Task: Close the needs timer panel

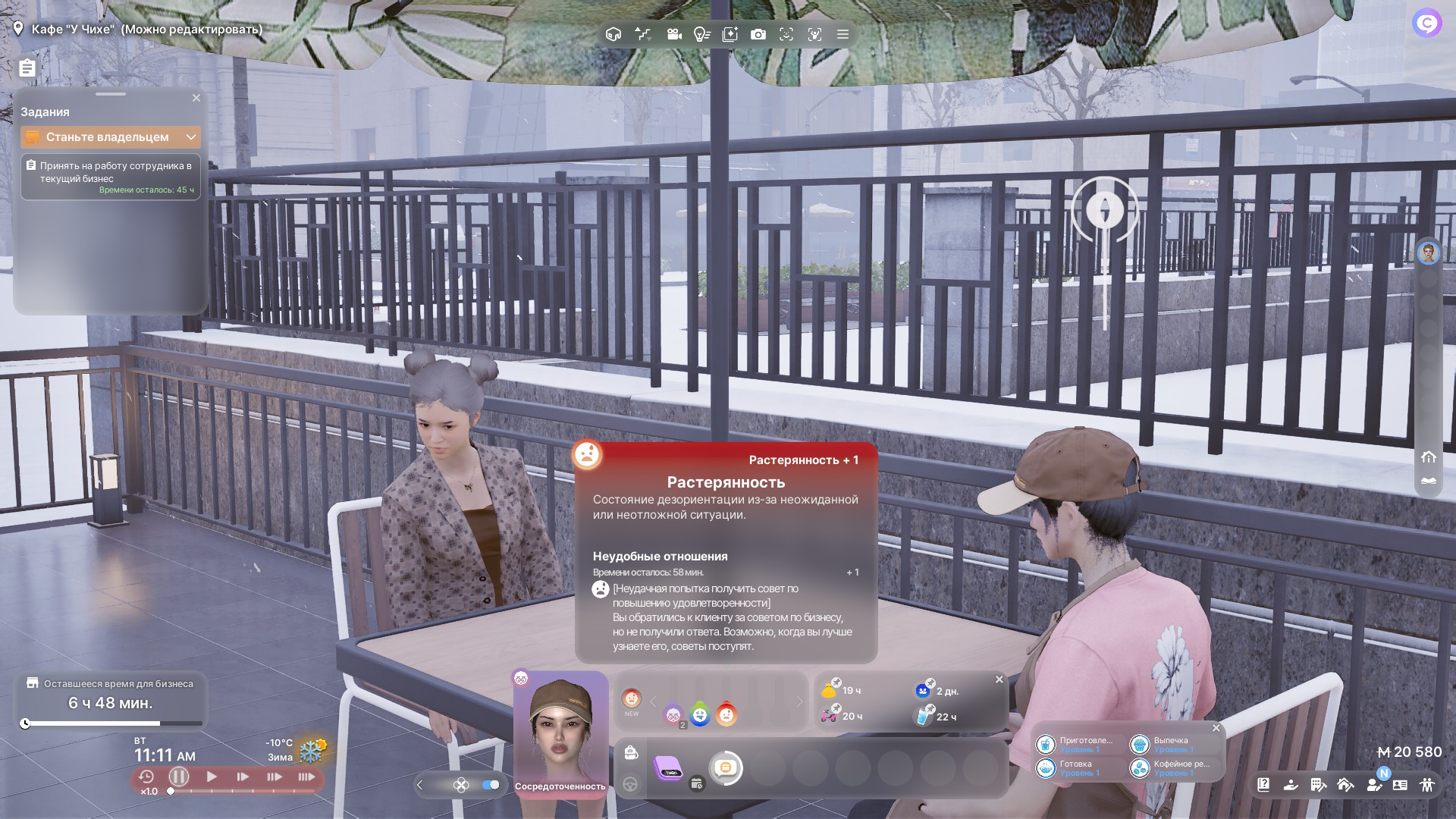Action: pos(999,679)
